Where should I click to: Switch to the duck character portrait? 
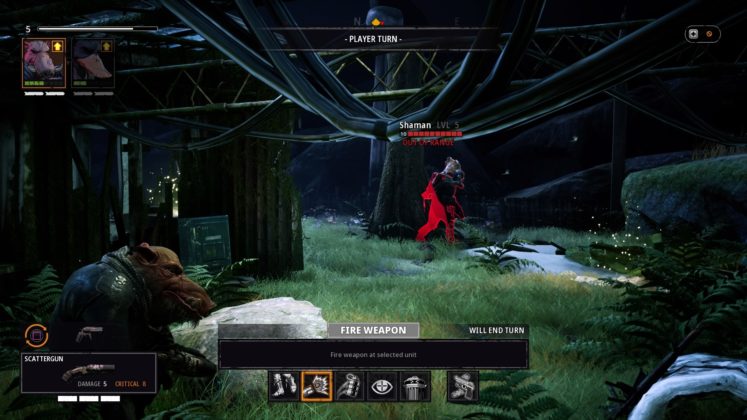[x=93, y=63]
